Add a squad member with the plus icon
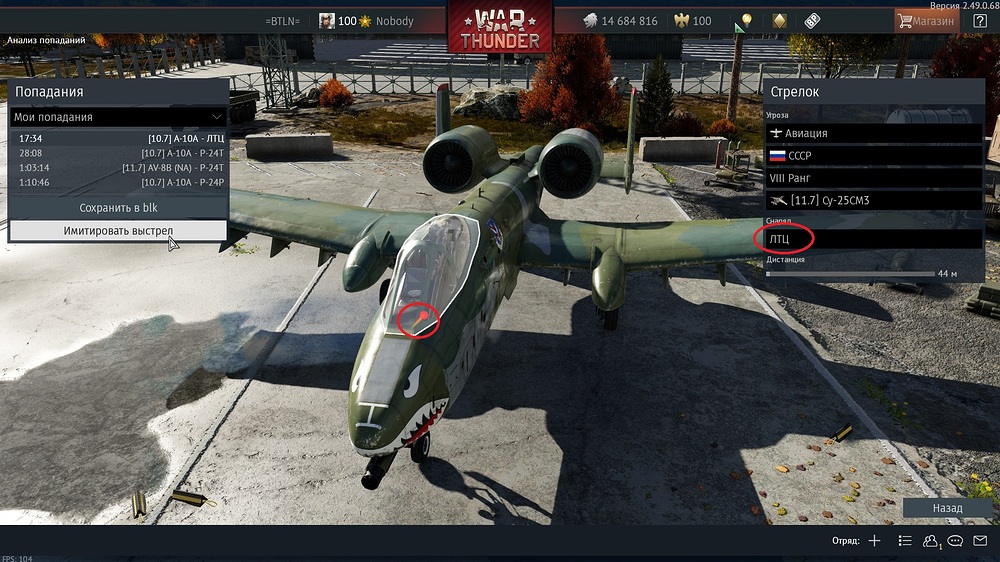The width and height of the screenshot is (1000, 562). [x=874, y=541]
